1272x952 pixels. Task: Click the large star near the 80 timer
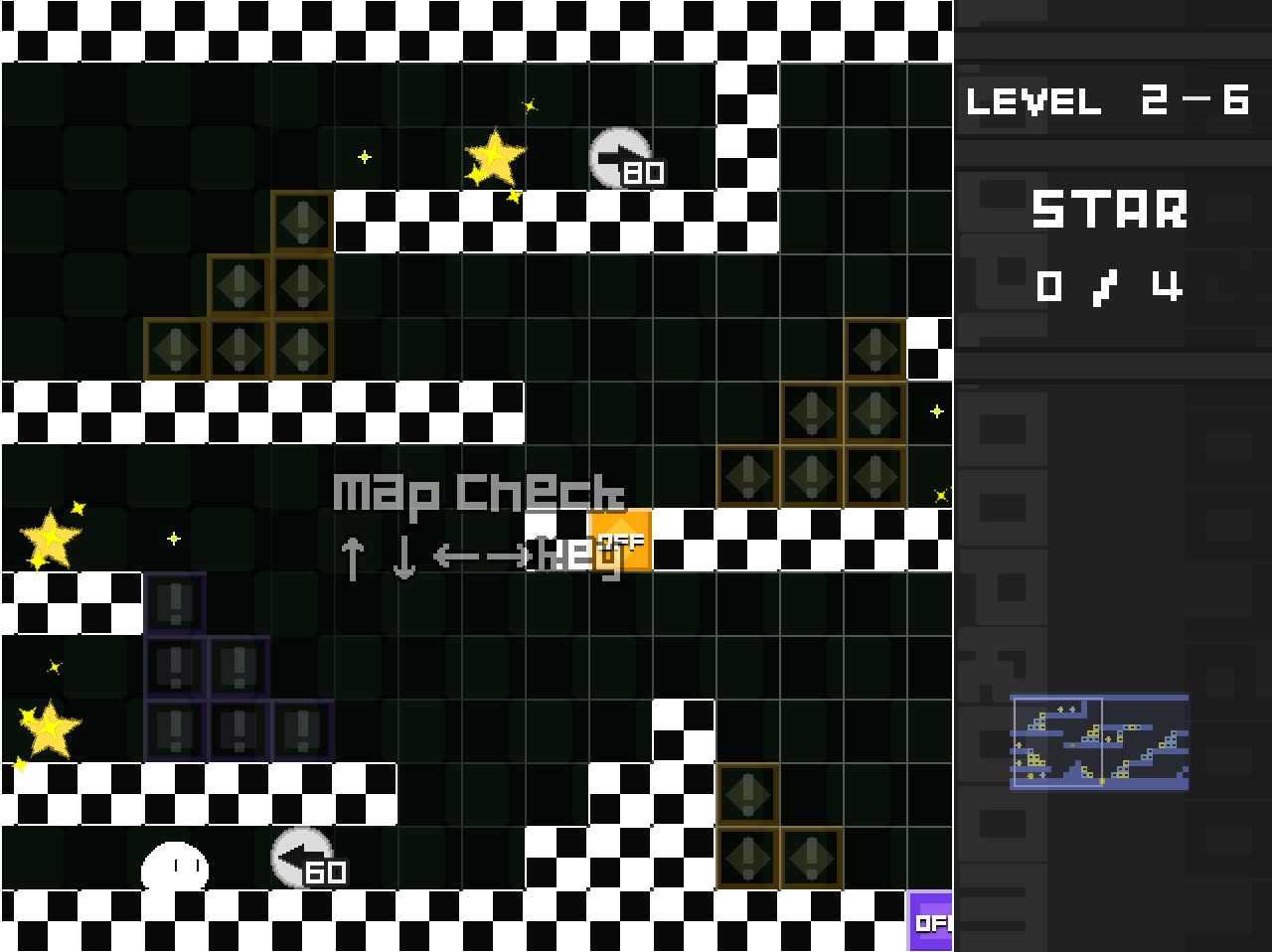(495, 156)
